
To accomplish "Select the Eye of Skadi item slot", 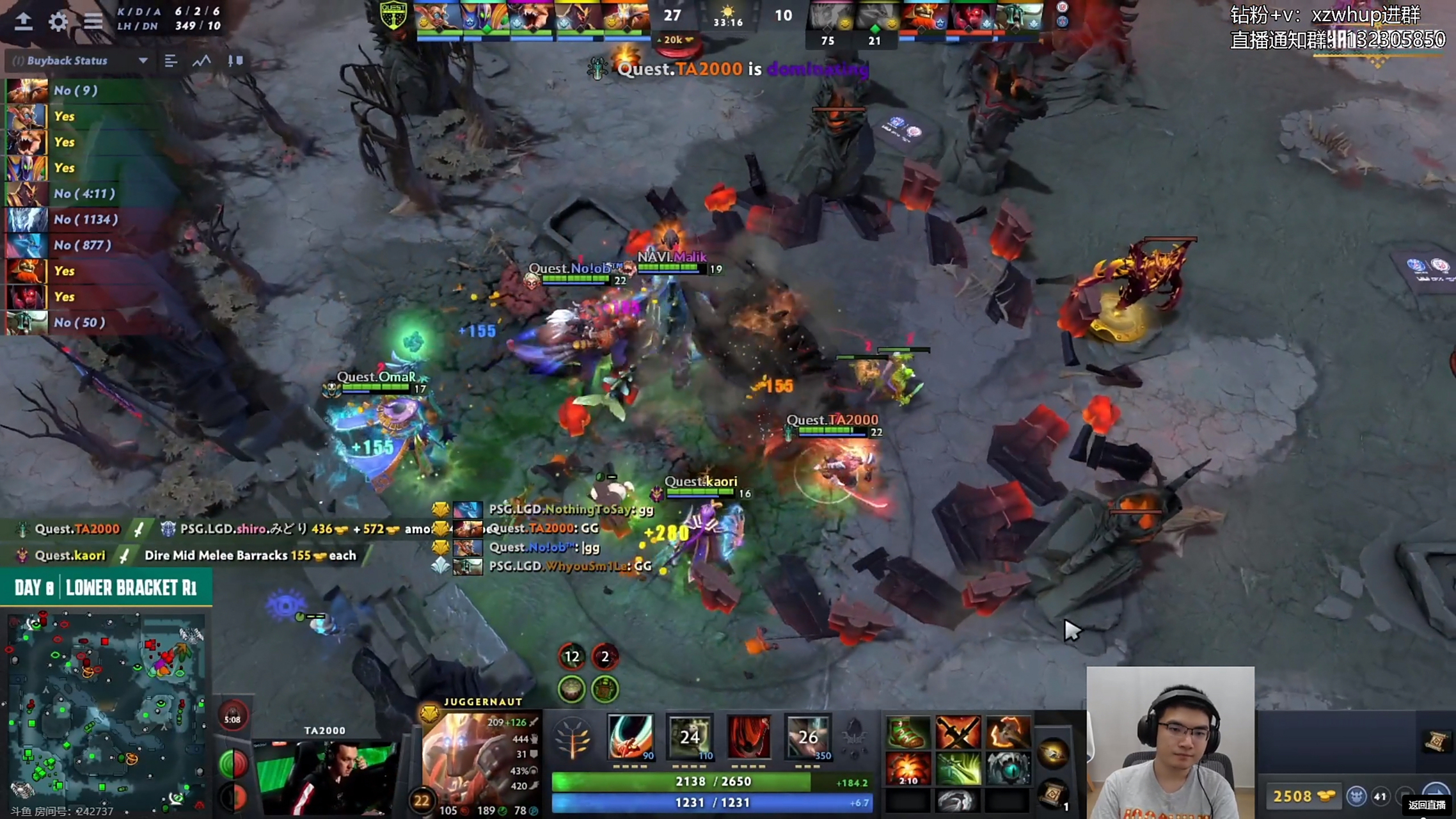I will (x=1008, y=768).
